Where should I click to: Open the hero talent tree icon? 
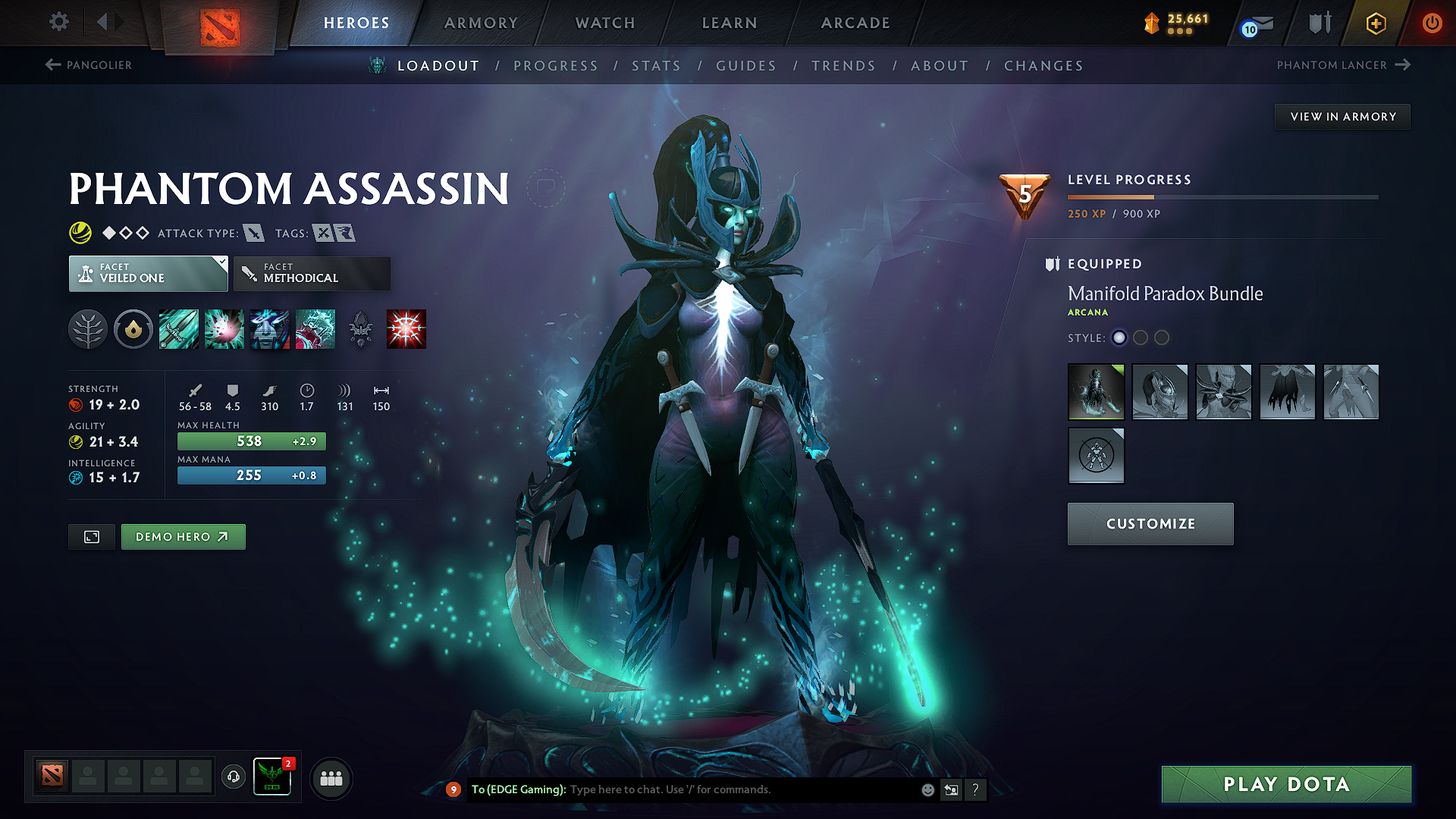click(89, 328)
